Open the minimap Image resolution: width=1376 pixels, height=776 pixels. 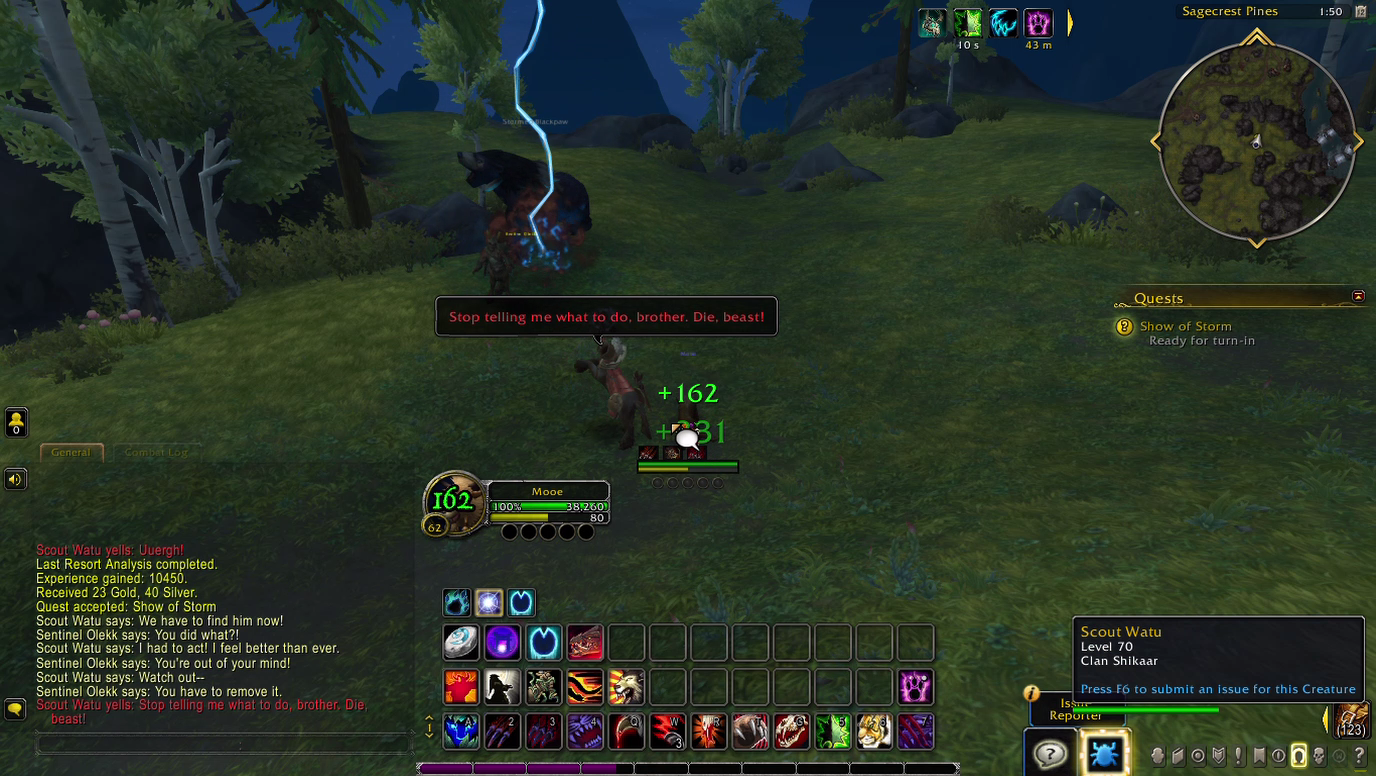click(1256, 142)
